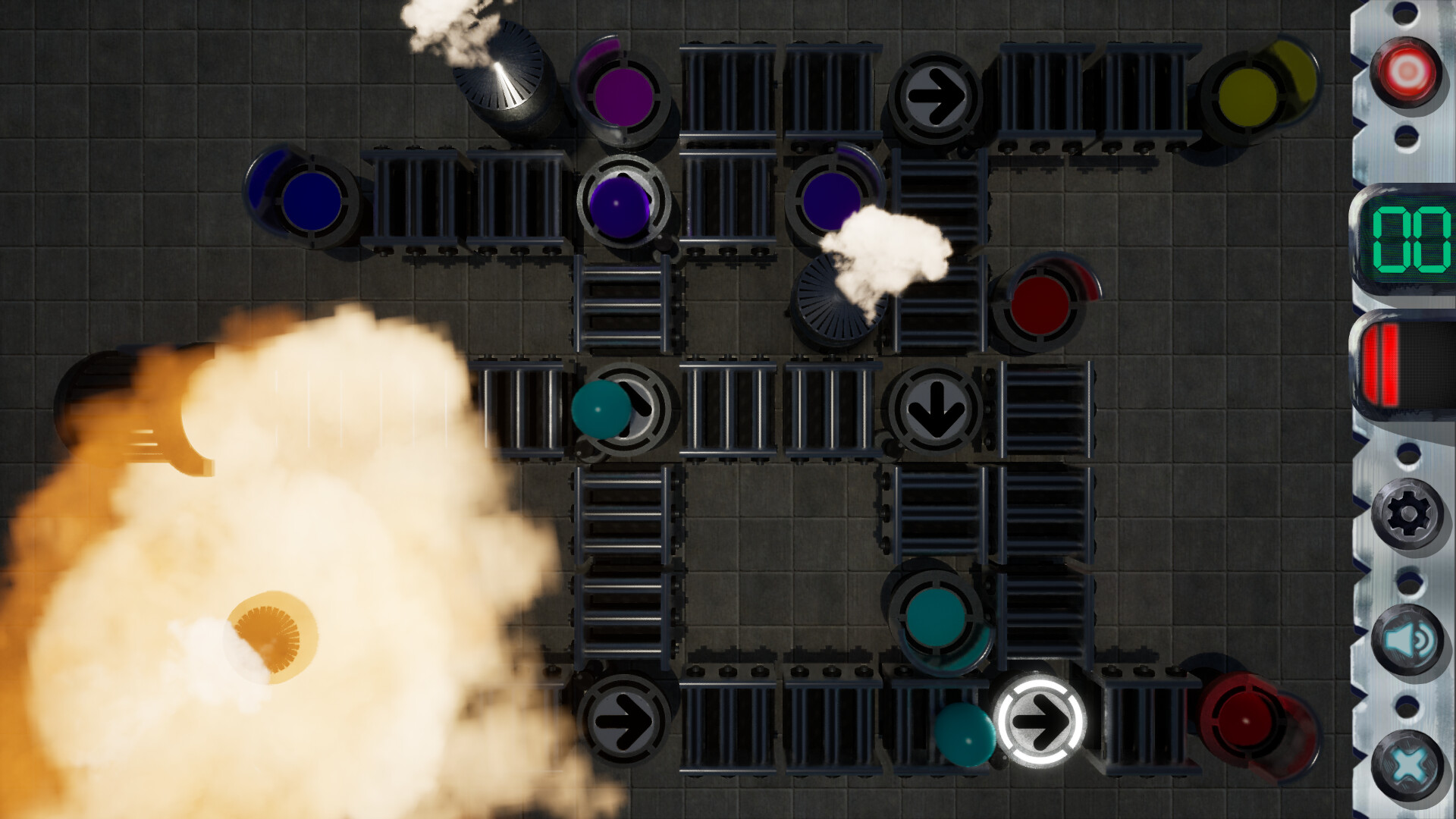The width and height of the screenshot is (1456, 819).
Task: Toggle the glowing white right-arrow tile
Action: tap(1043, 724)
